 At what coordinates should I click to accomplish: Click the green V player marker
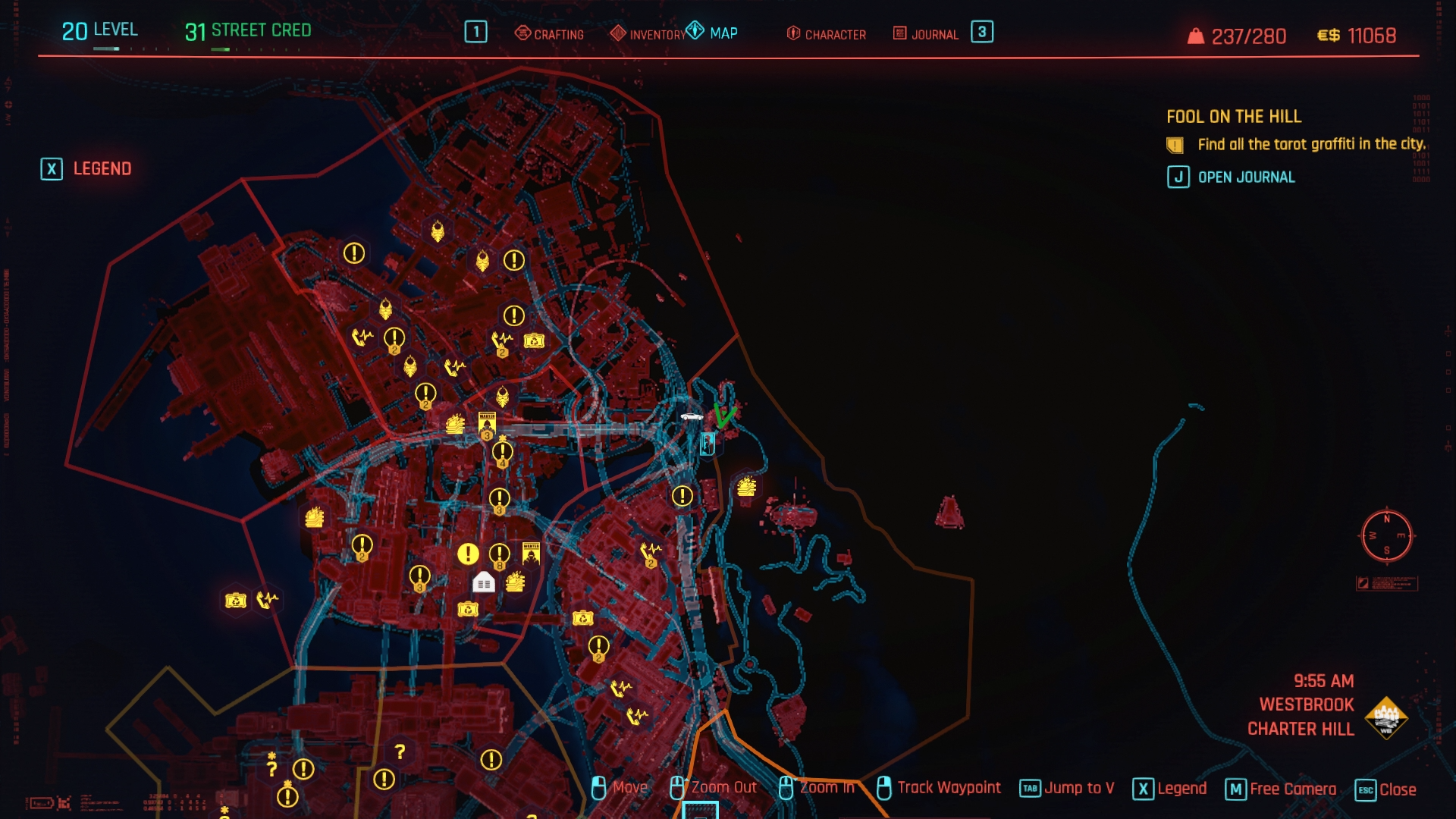(724, 415)
